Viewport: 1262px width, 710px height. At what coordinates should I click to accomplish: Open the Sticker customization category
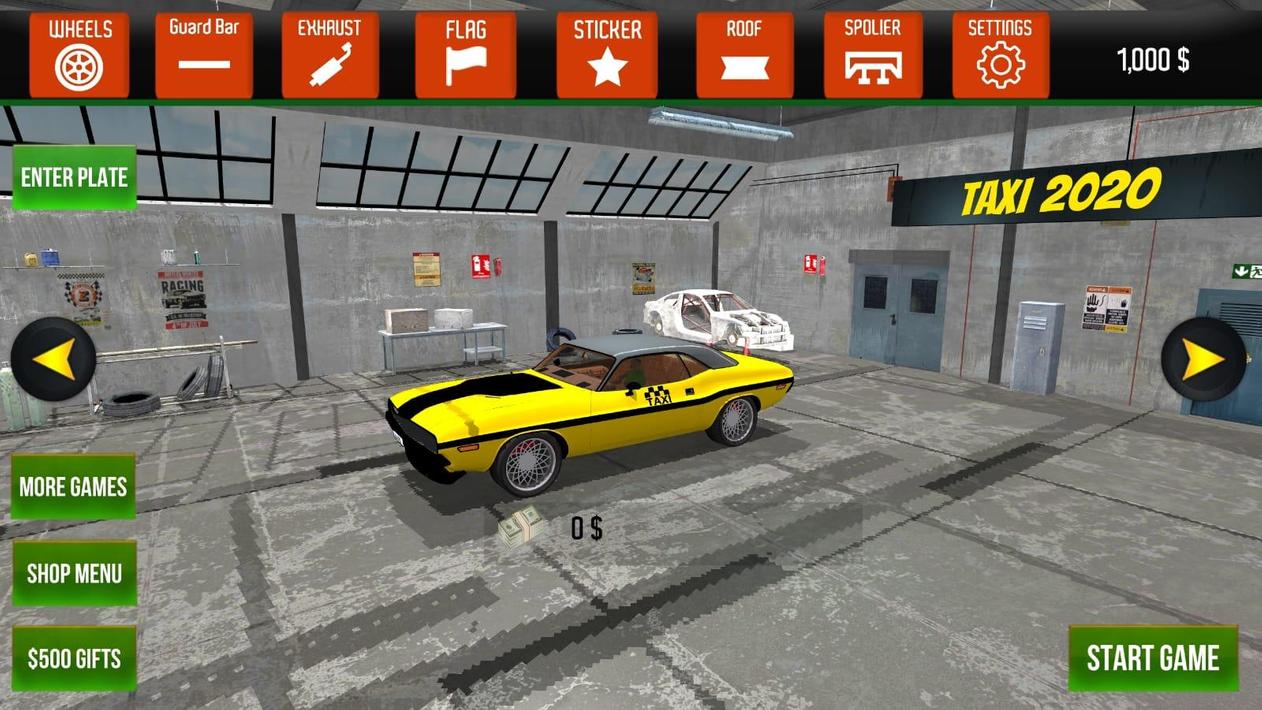[x=607, y=55]
